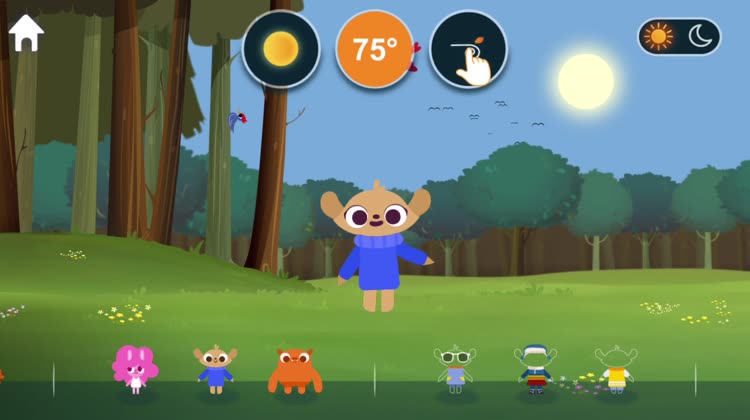Pick the green character in the yellow shirt

click(615, 368)
